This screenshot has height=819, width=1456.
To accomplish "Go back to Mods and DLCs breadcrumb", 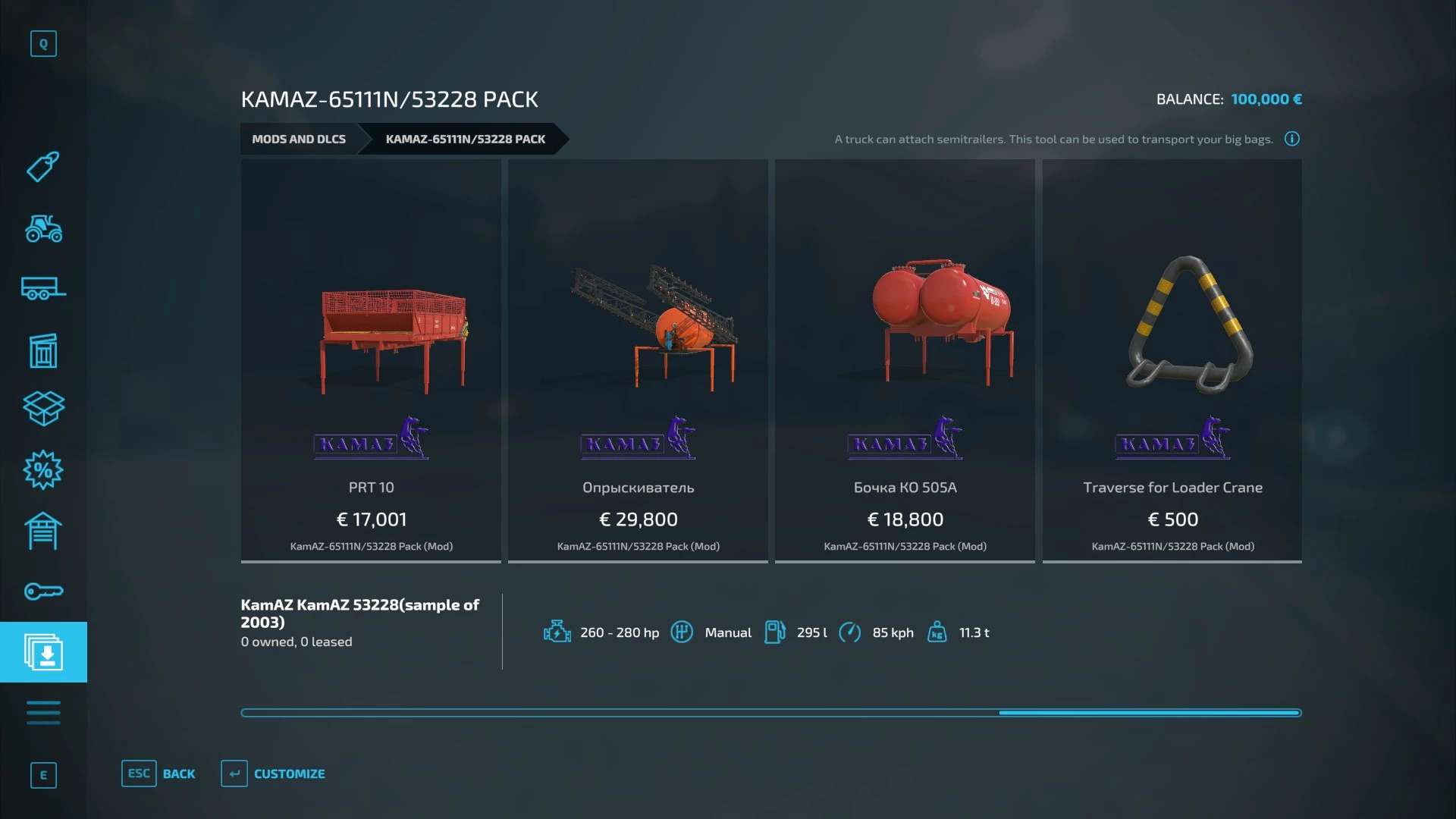I will [299, 139].
